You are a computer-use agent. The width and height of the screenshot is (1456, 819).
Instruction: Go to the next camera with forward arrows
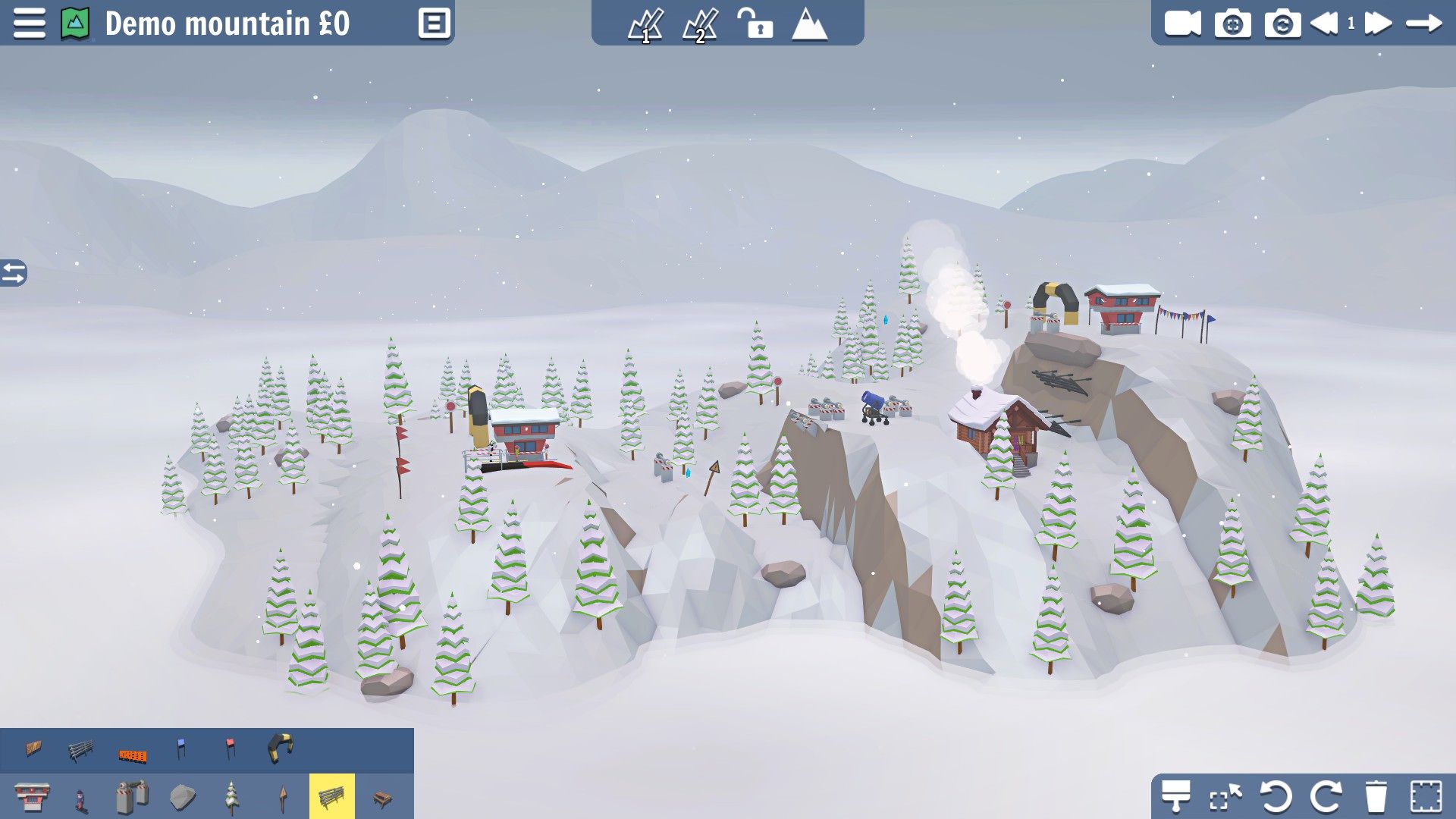pos(1378,24)
